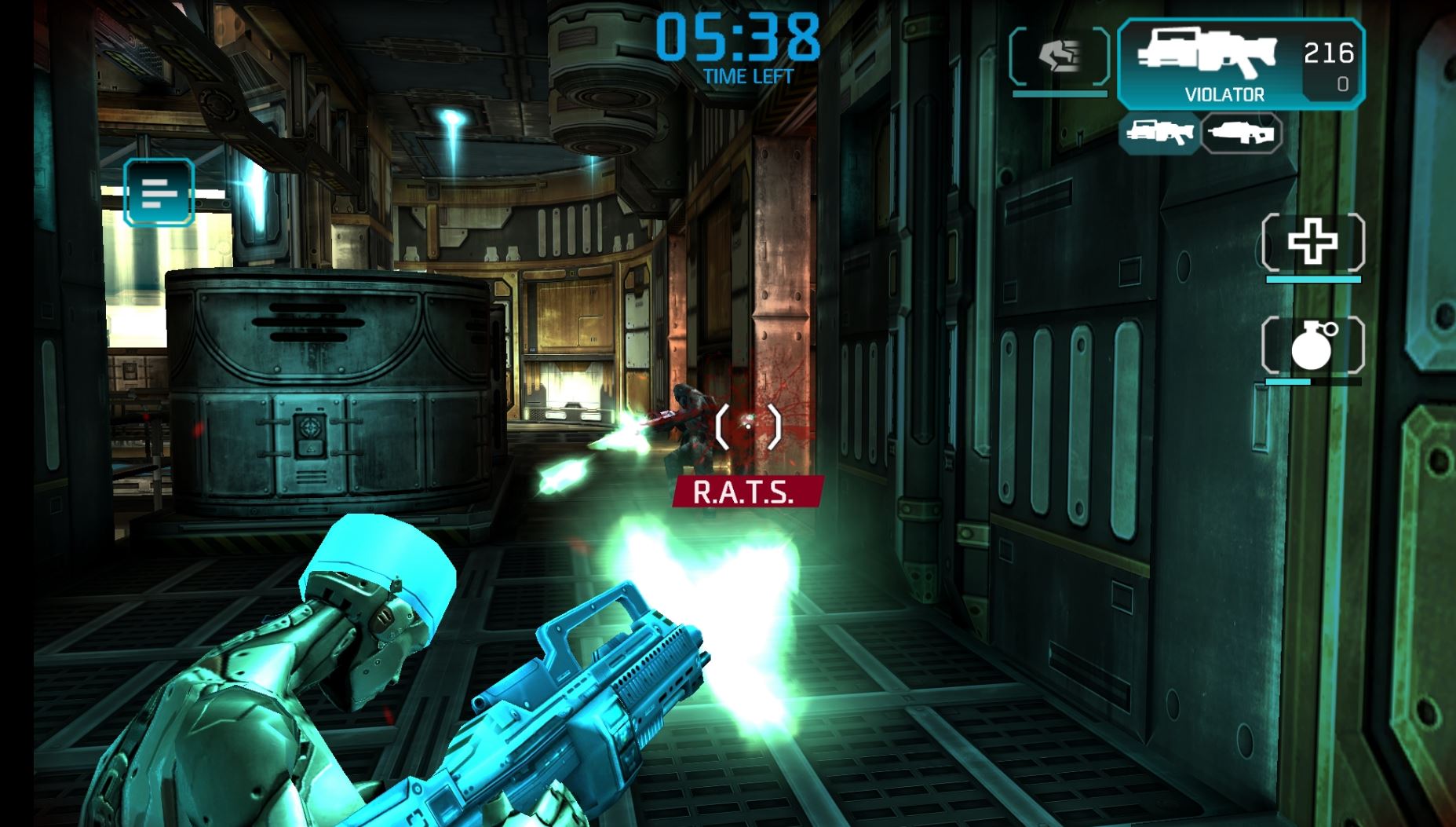Tap the large Violator weapon panel
Image resolution: width=1456 pixels, height=827 pixels.
point(1239,64)
